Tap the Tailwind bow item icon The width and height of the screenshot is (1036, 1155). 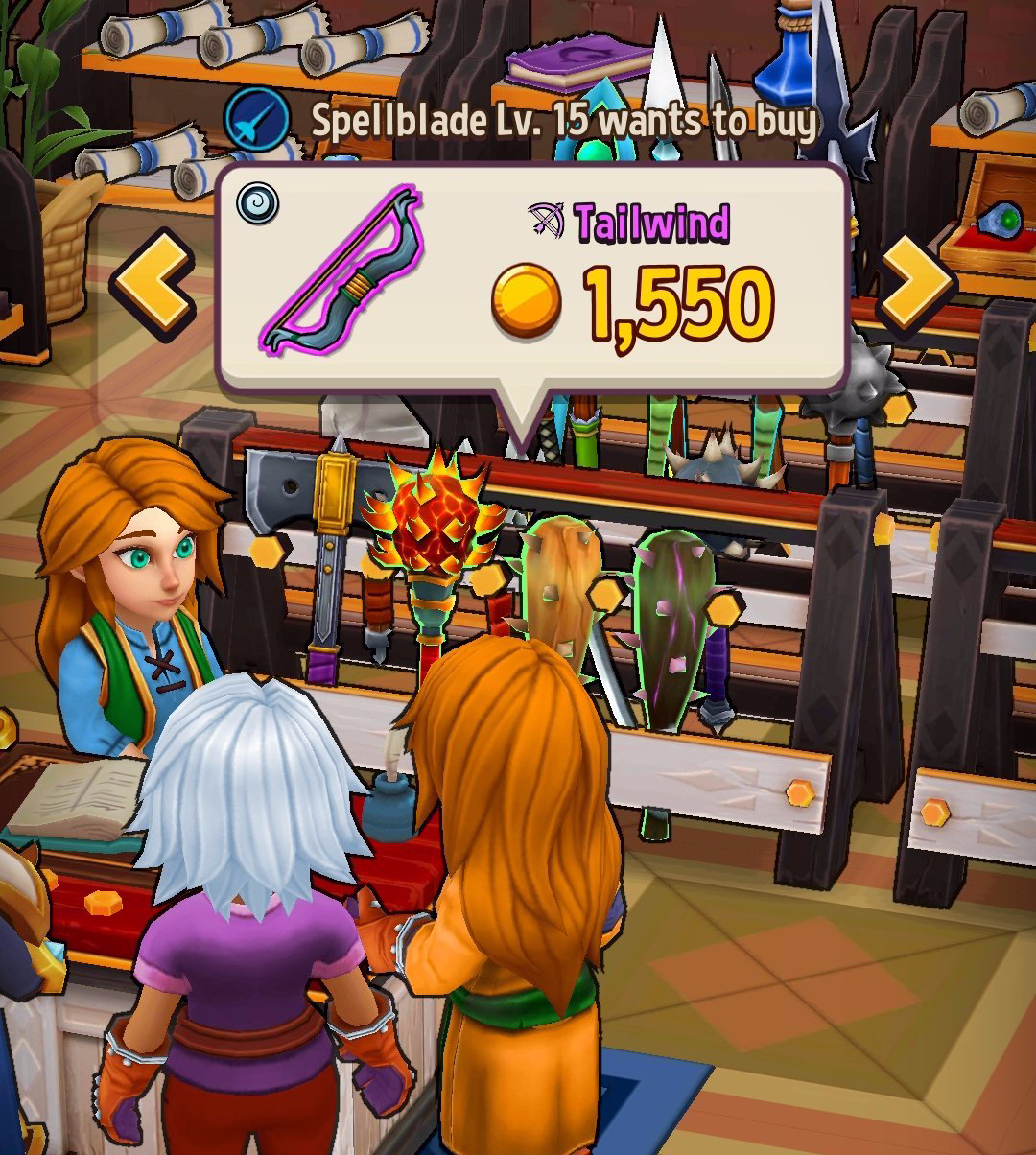click(341, 272)
